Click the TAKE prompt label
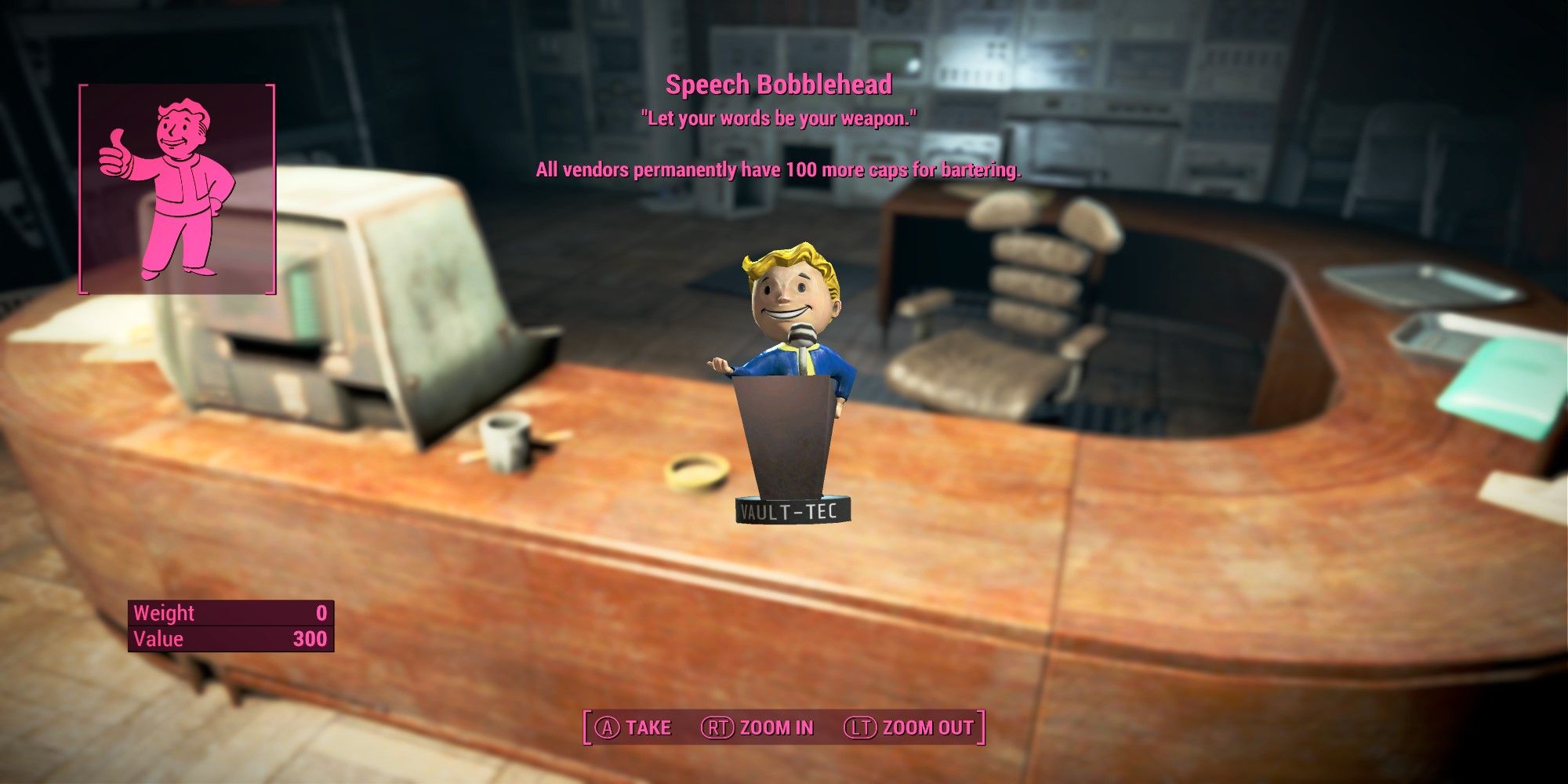Viewport: 1568px width, 784px height. click(x=648, y=727)
